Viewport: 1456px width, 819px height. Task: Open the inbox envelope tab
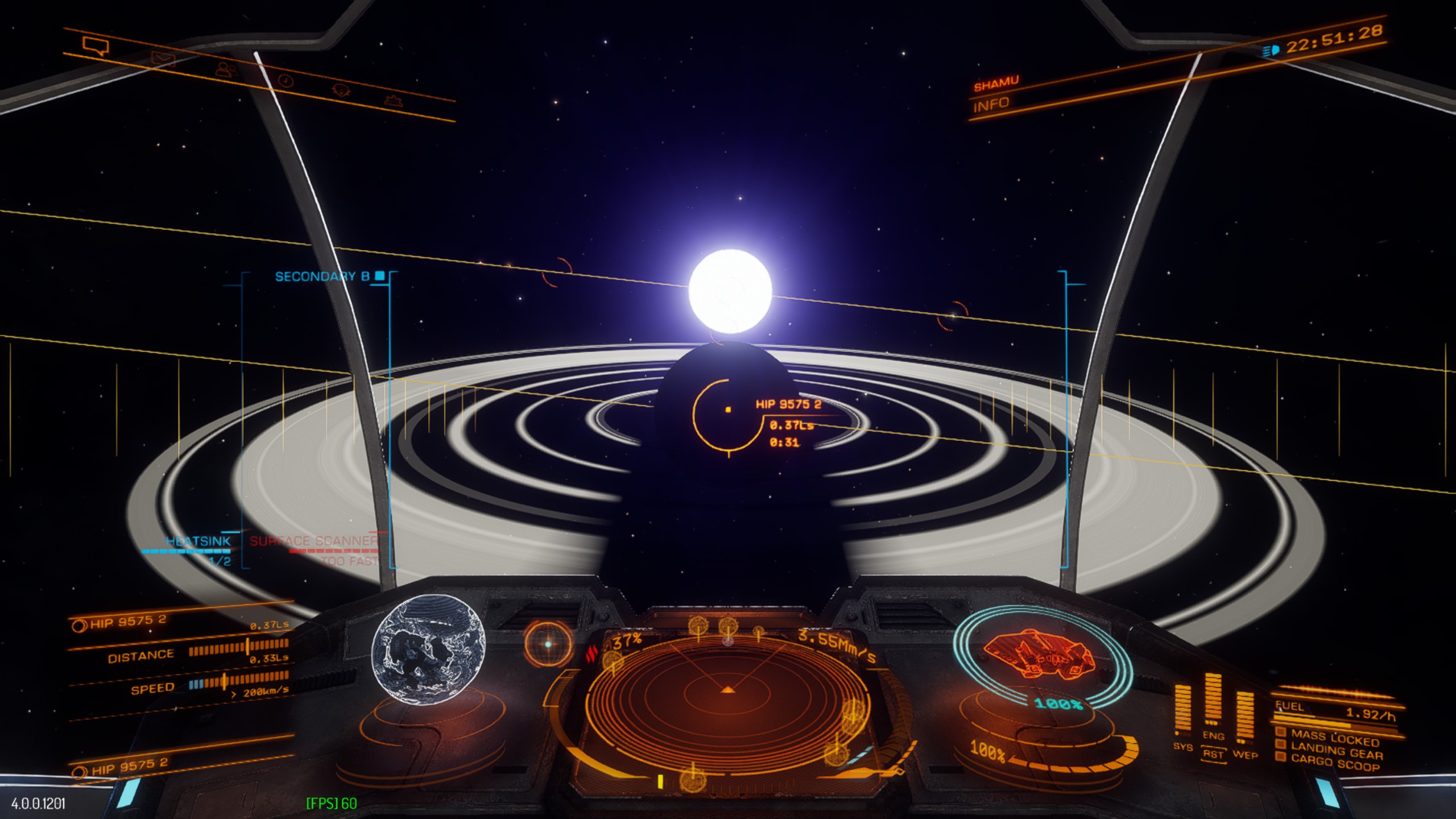point(163,58)
